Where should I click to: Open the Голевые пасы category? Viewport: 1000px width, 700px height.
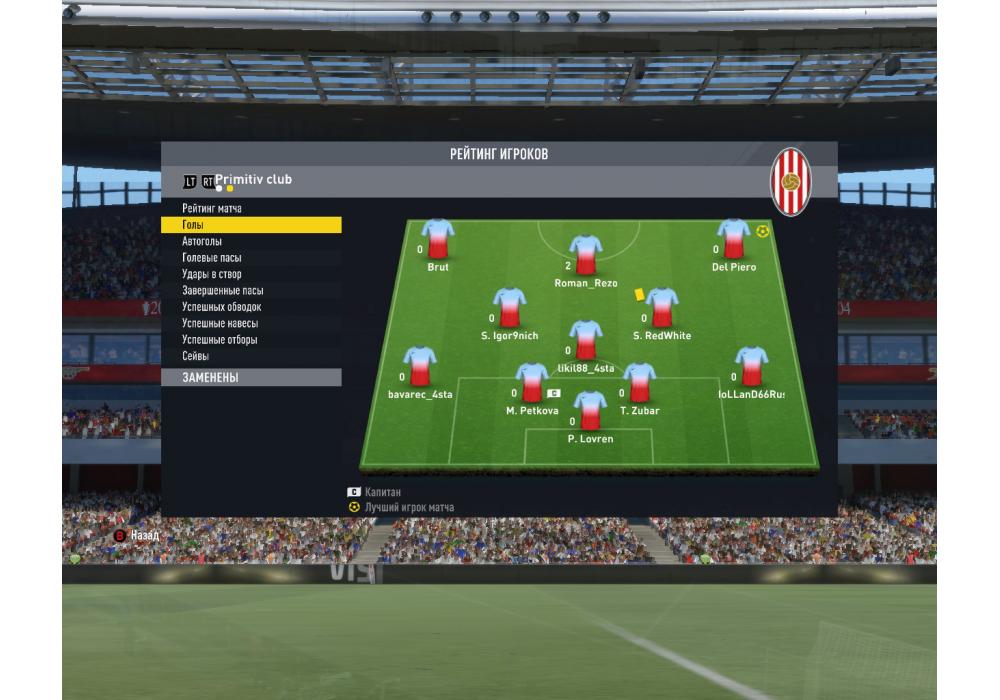tap(211, 258)
